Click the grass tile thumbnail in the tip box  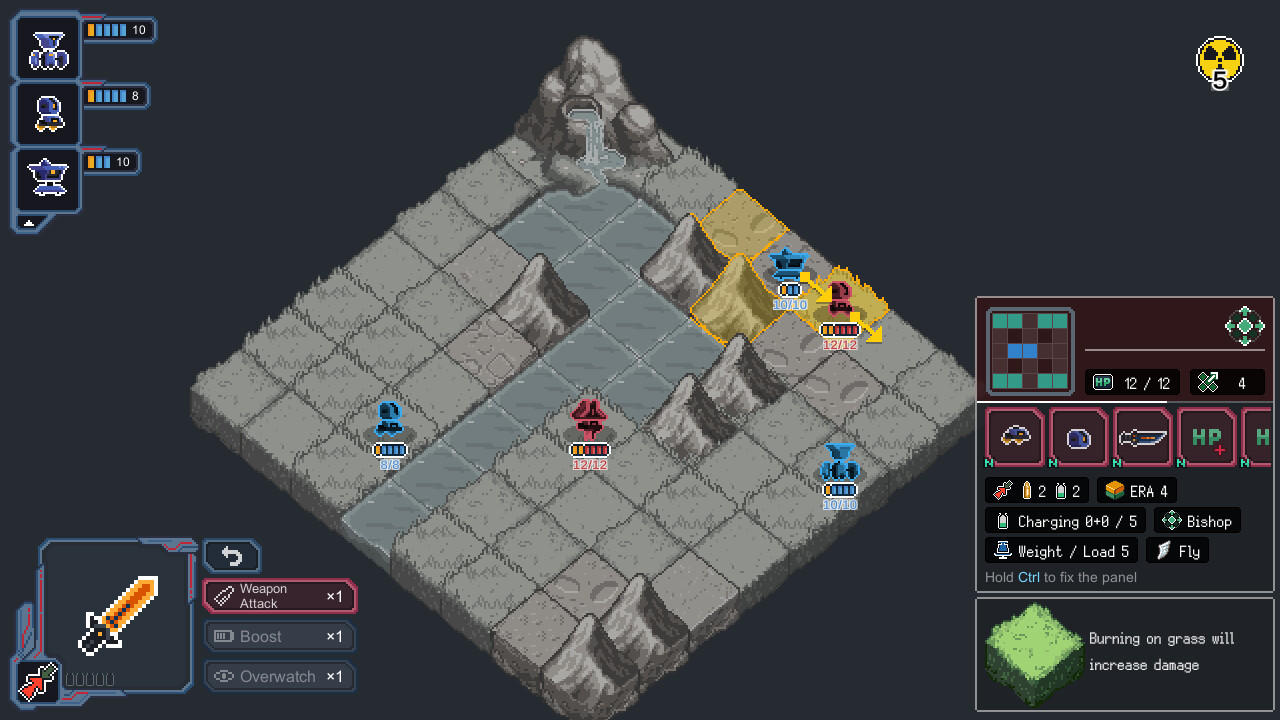tap(1033, 655)
